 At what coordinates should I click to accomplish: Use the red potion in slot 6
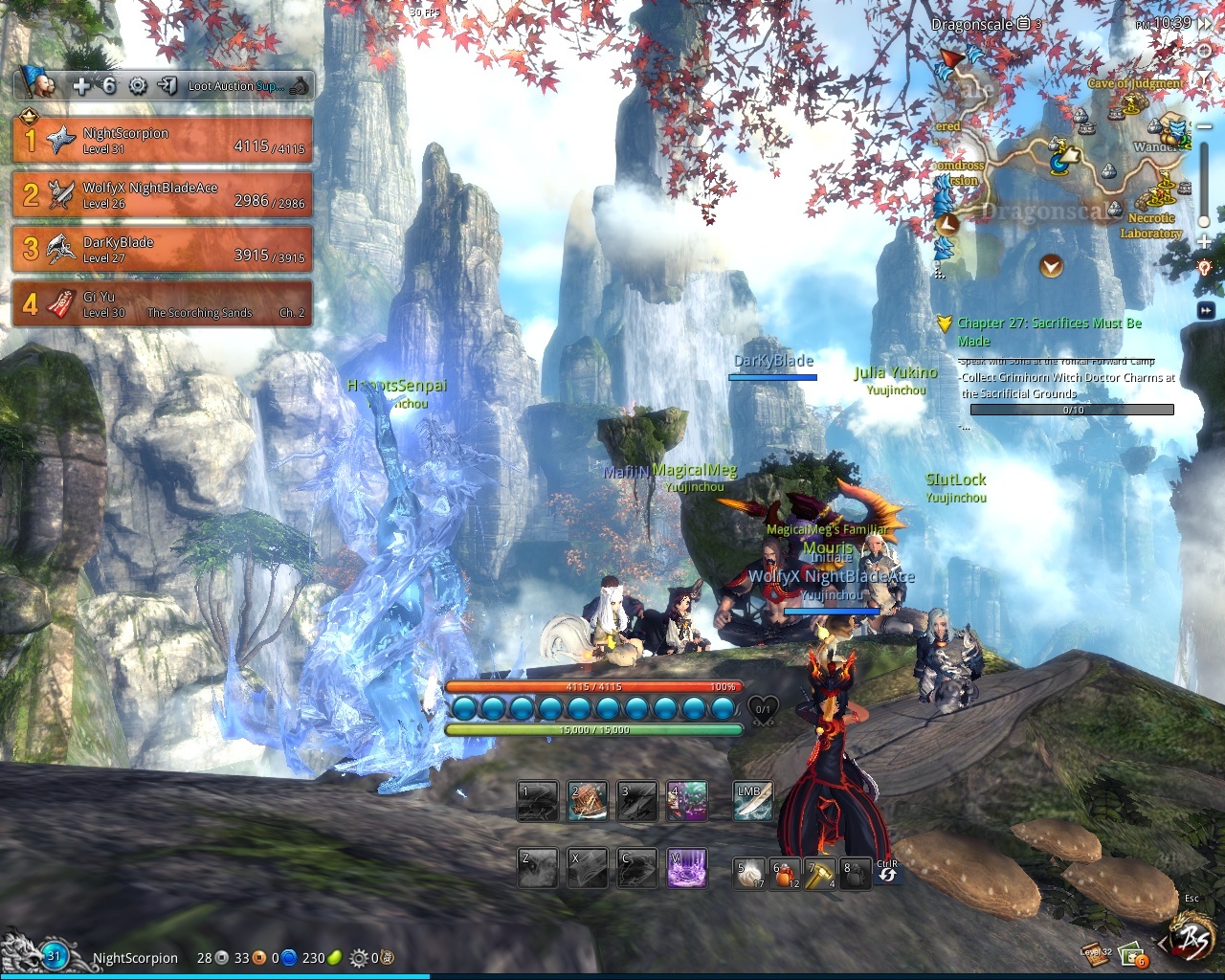tap(785, 874)
